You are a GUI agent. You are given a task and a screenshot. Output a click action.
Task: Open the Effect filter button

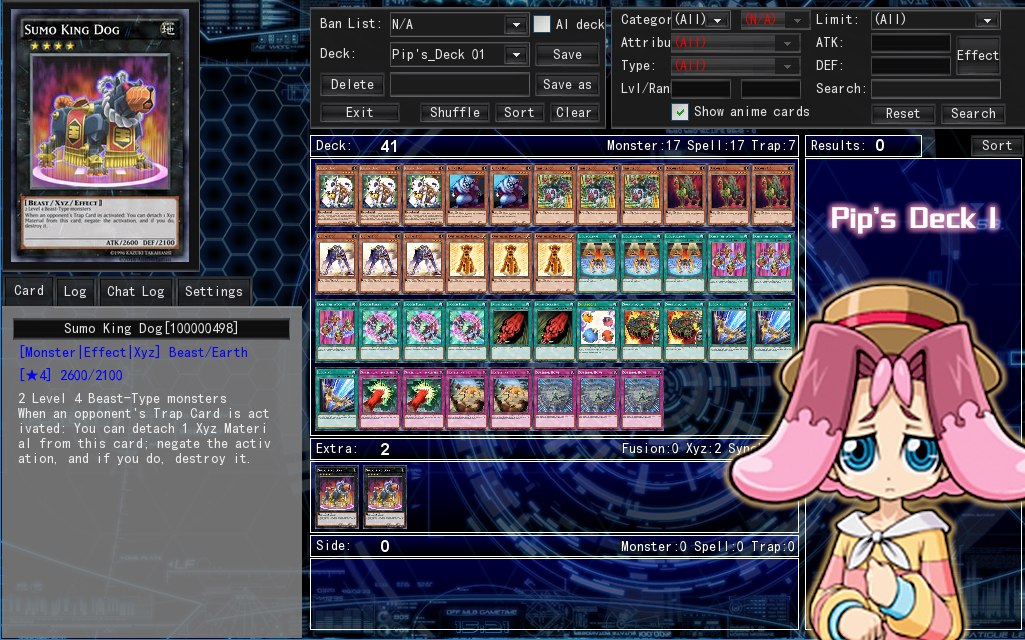(977, 55)
